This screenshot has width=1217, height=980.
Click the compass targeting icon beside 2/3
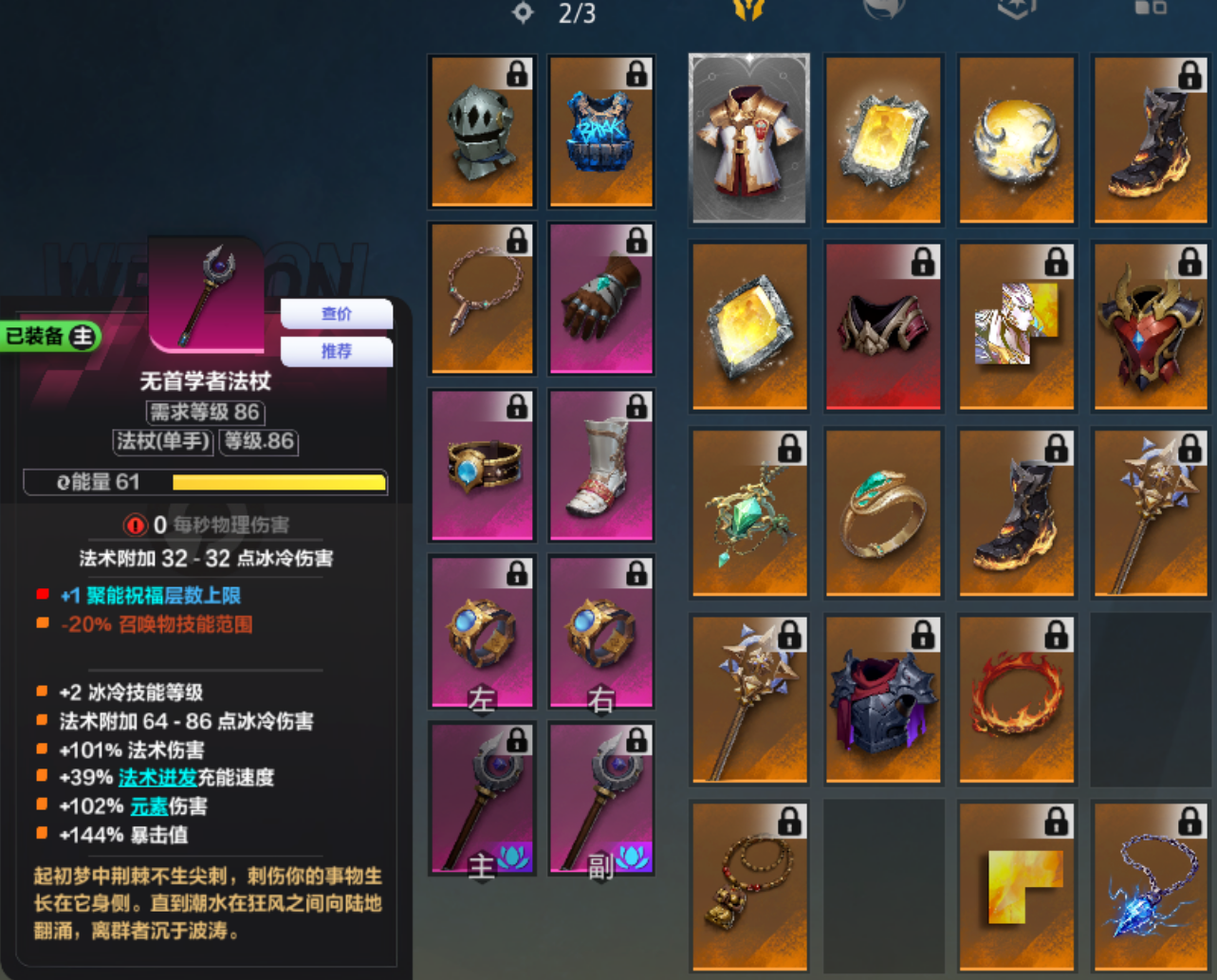click(x=521, y=13)
